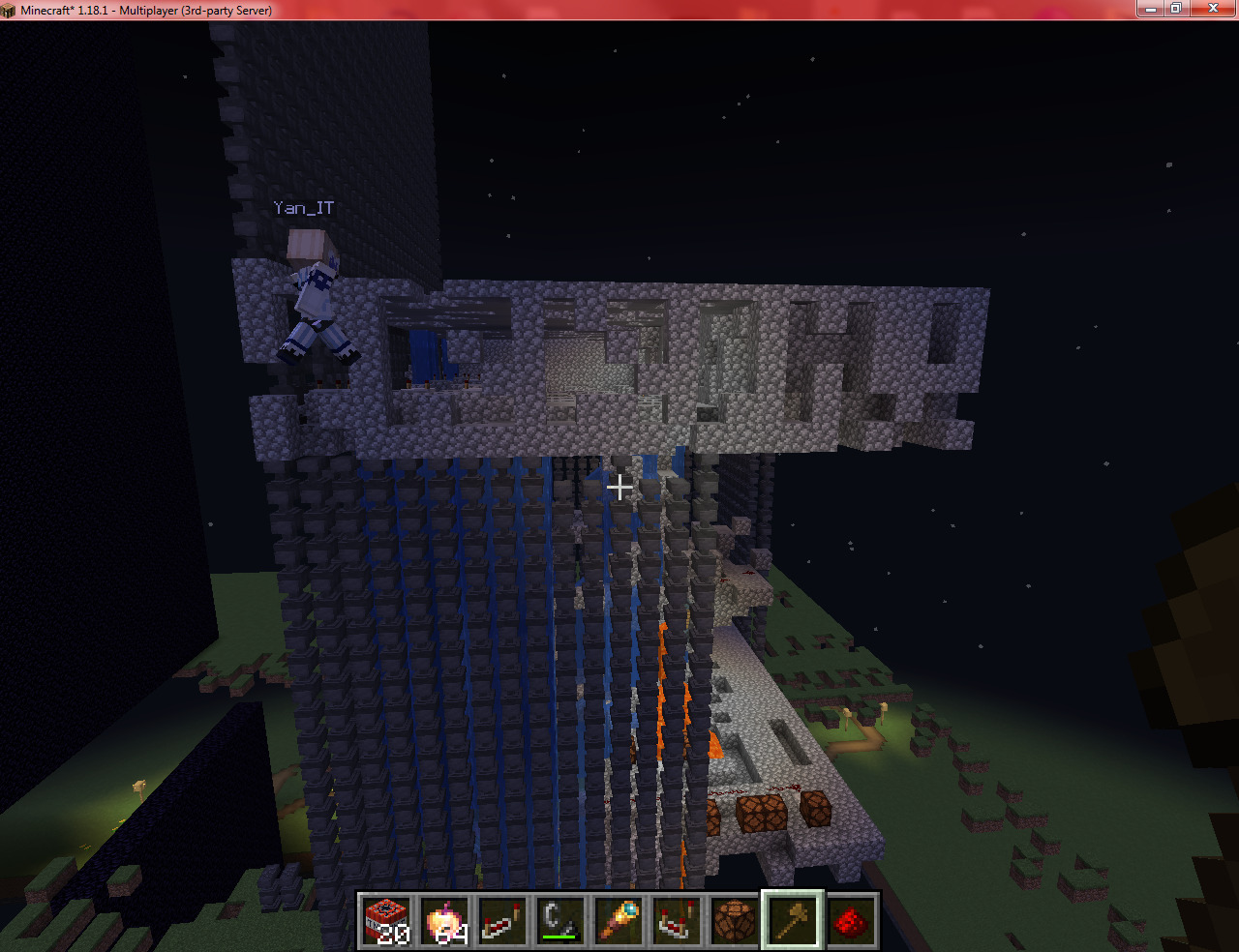Select the flint and steel slot
Viewport: 1239px width, 952px height.
tap(561, 920)
